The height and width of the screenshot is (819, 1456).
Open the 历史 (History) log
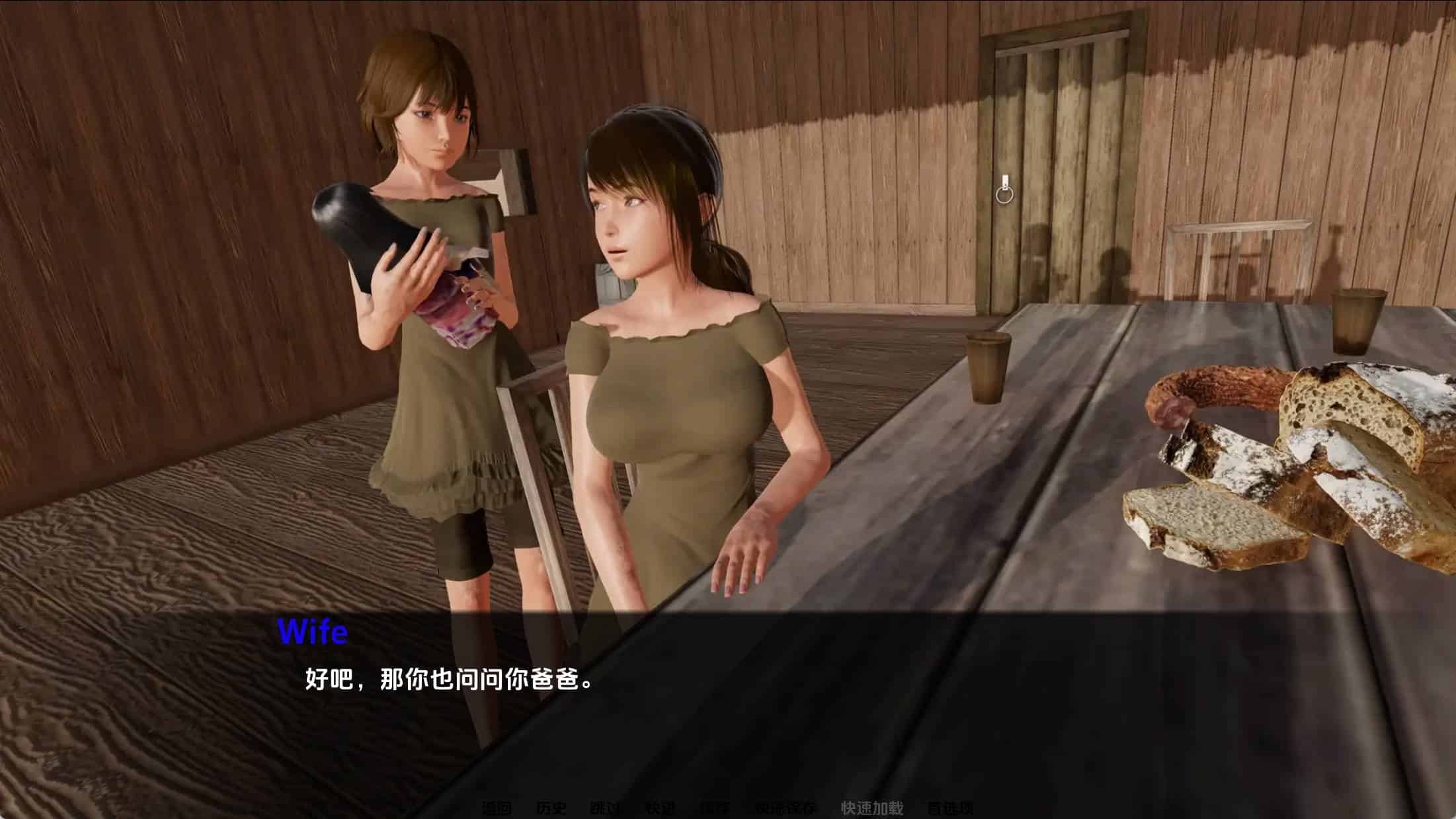click(551, 808)
